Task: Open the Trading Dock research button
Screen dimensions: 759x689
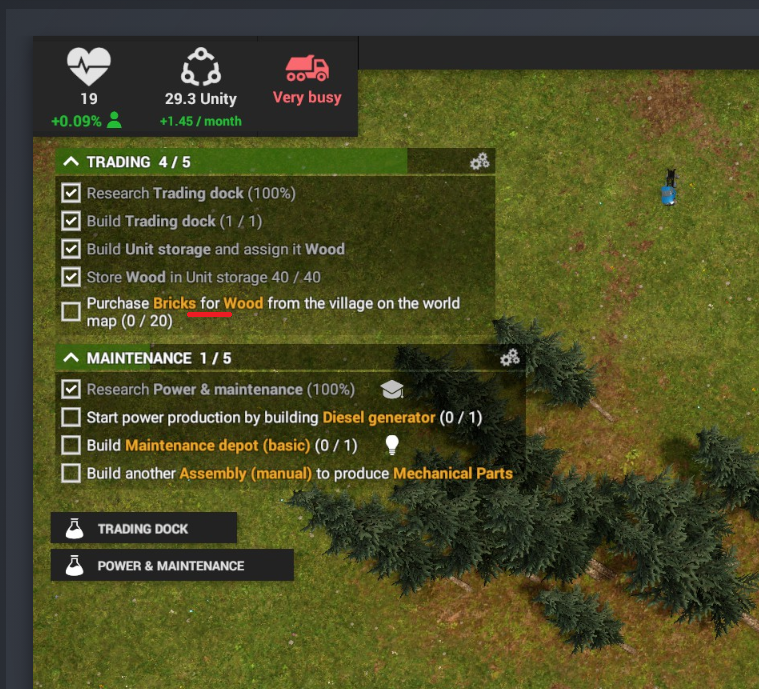Action: click(144, 528)
